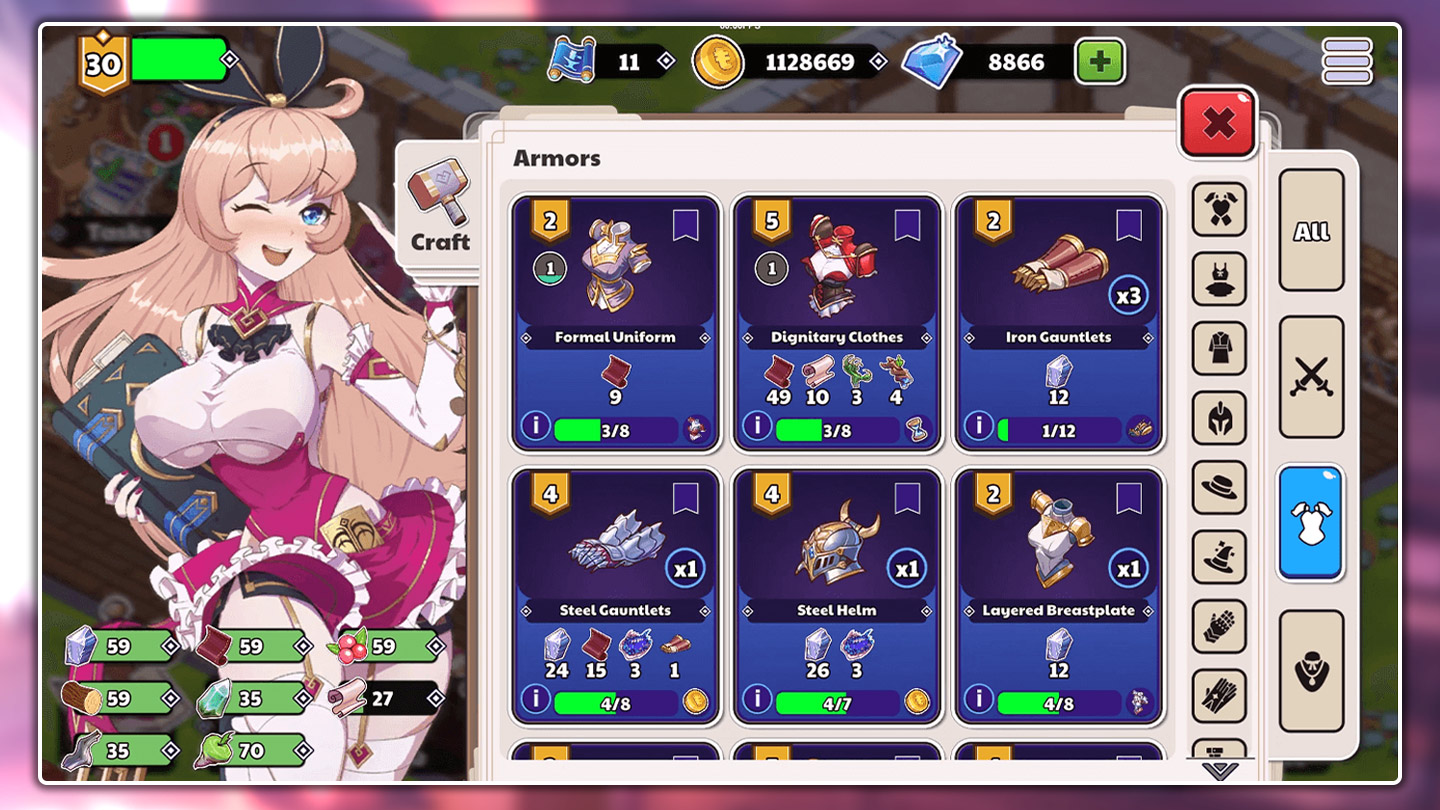Bookmark the Dignitary Clothes recipe
This screenshot has height=810, width=1440.
click(x=907, y=224)
